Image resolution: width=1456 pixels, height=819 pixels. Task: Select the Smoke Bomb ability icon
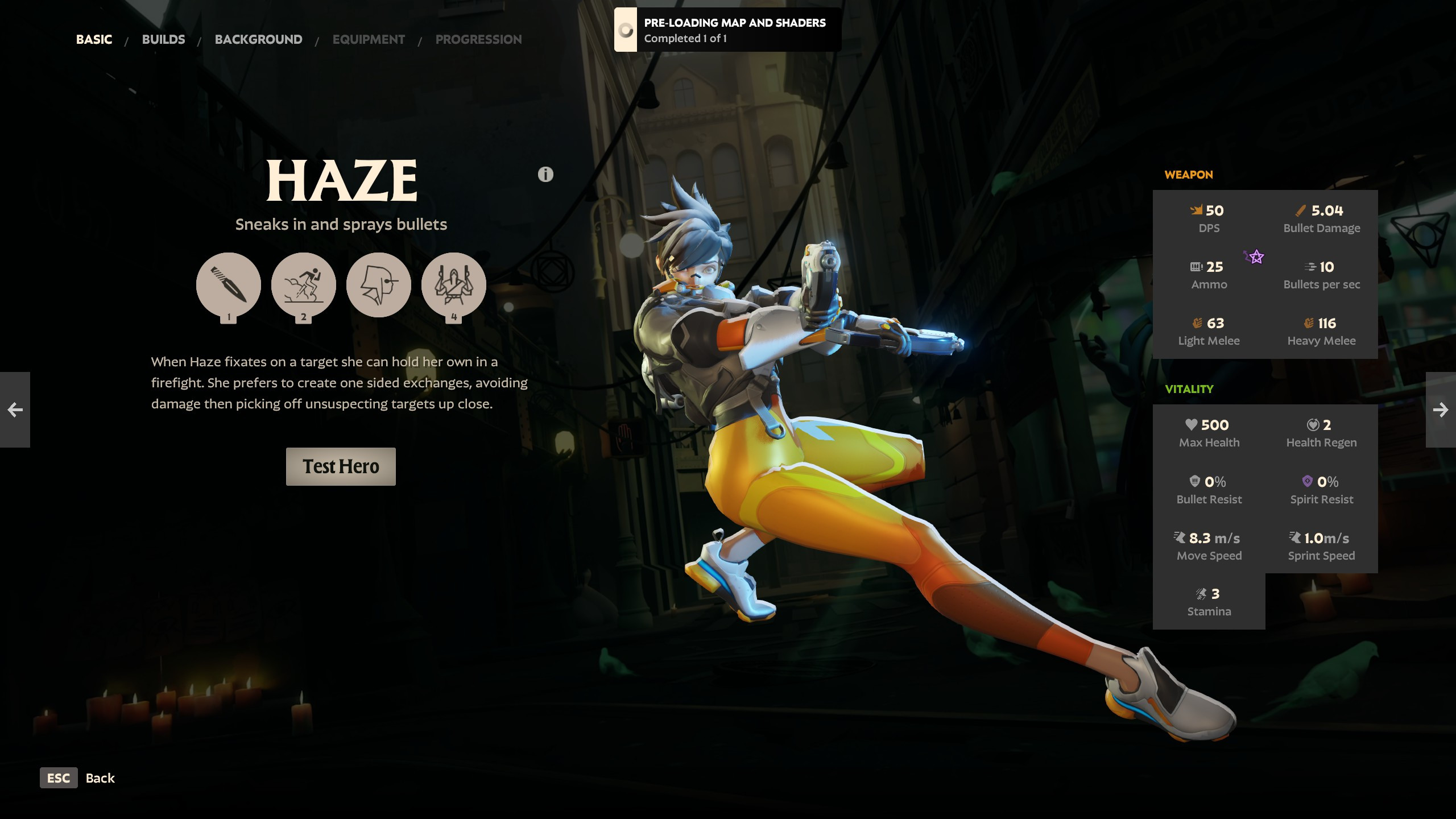304,286
